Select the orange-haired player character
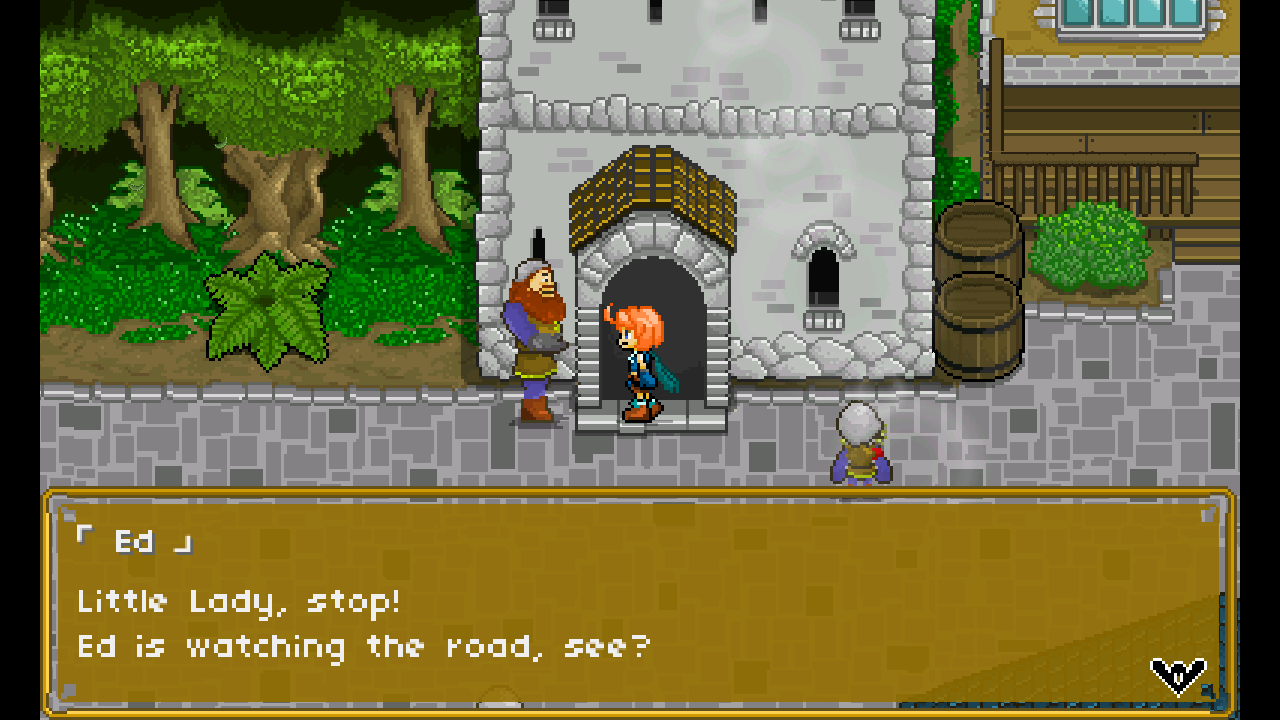The image size is (1280, 720). pos(638,360)
